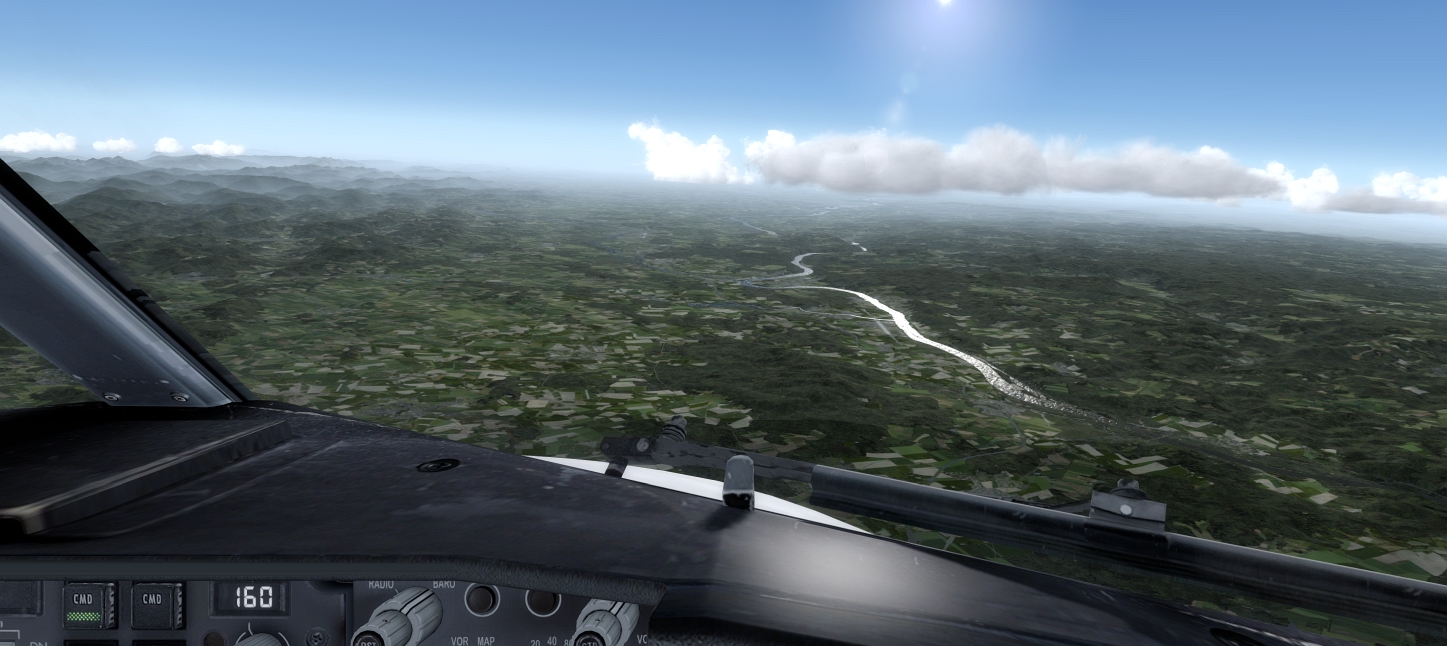The image size is (1447, 646).
Task: Engage the unlit CMD autopilot button
Action: pyautogui.click(x=157, y=605)
